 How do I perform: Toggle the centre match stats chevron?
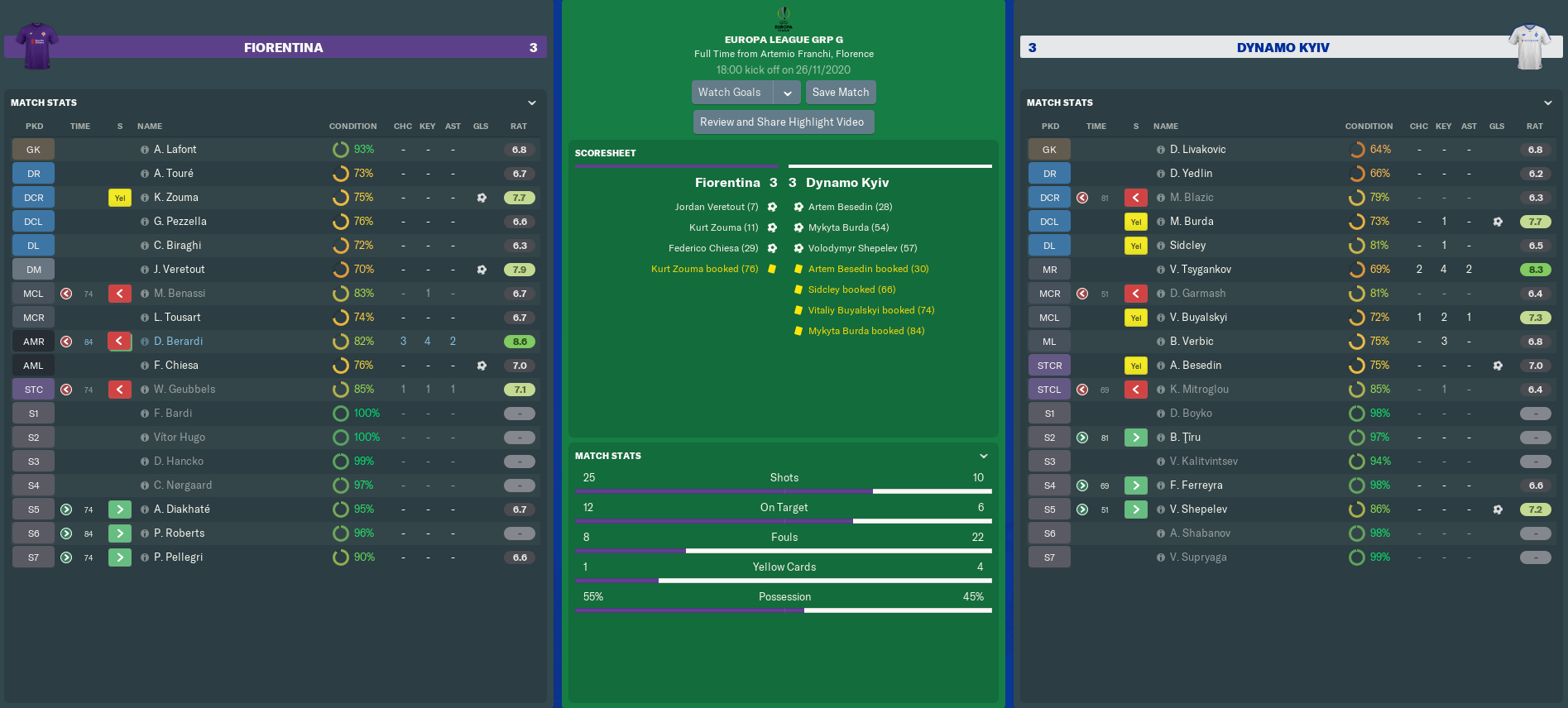984,456
